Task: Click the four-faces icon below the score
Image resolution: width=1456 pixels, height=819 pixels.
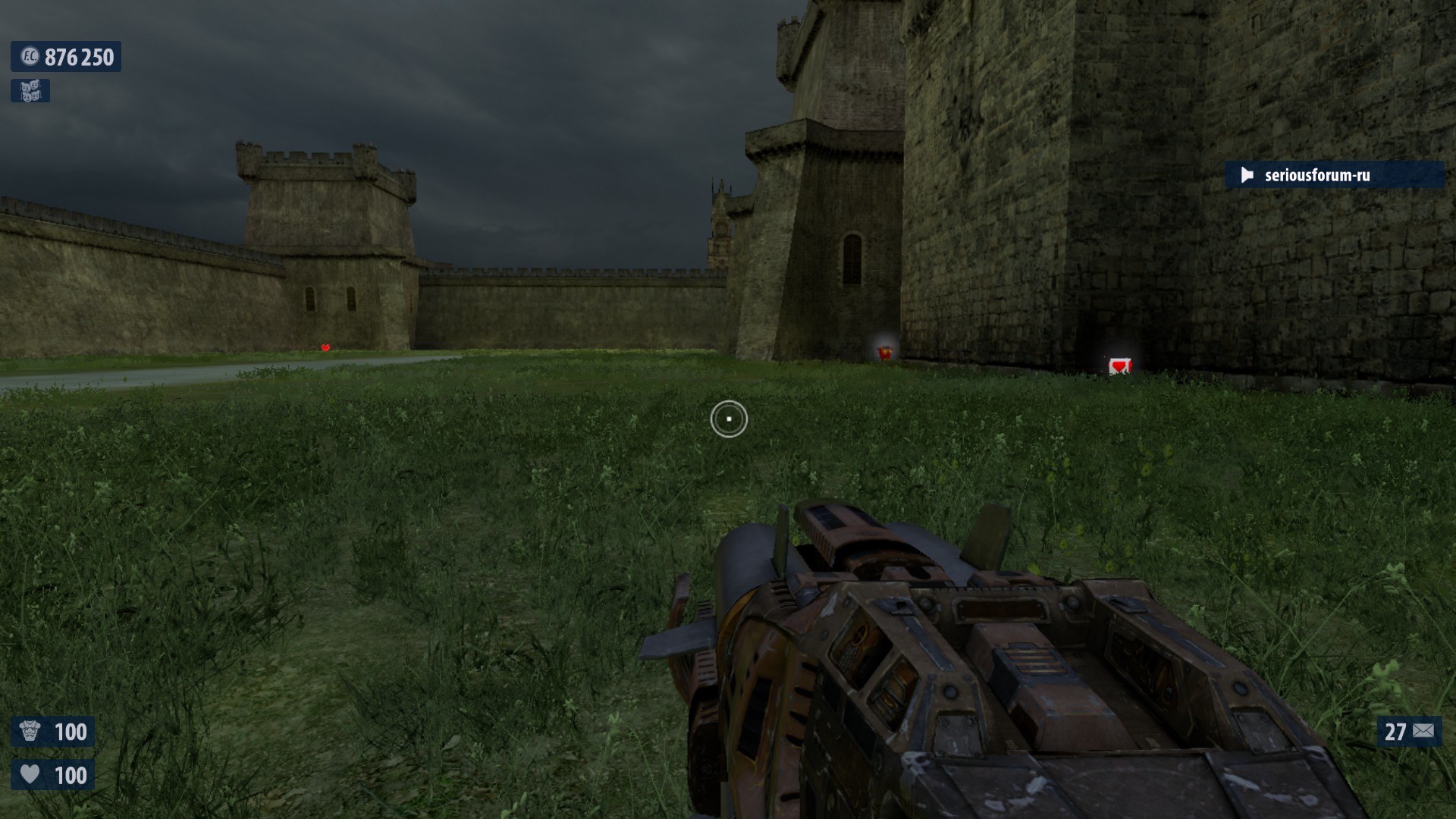Action: click(x=30, y=91)
